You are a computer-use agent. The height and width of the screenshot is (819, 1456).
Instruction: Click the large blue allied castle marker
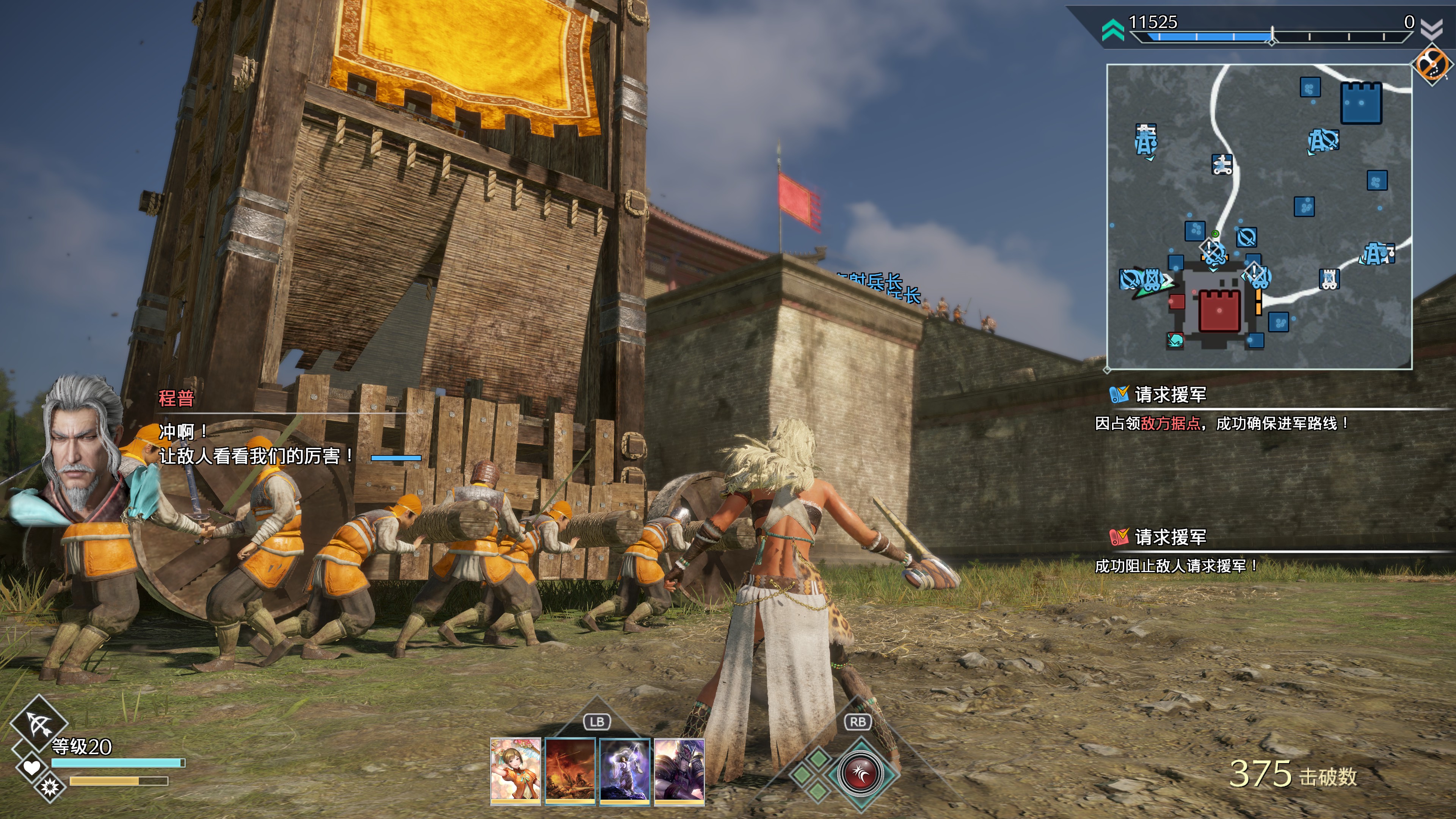[x=1361, y=103]
